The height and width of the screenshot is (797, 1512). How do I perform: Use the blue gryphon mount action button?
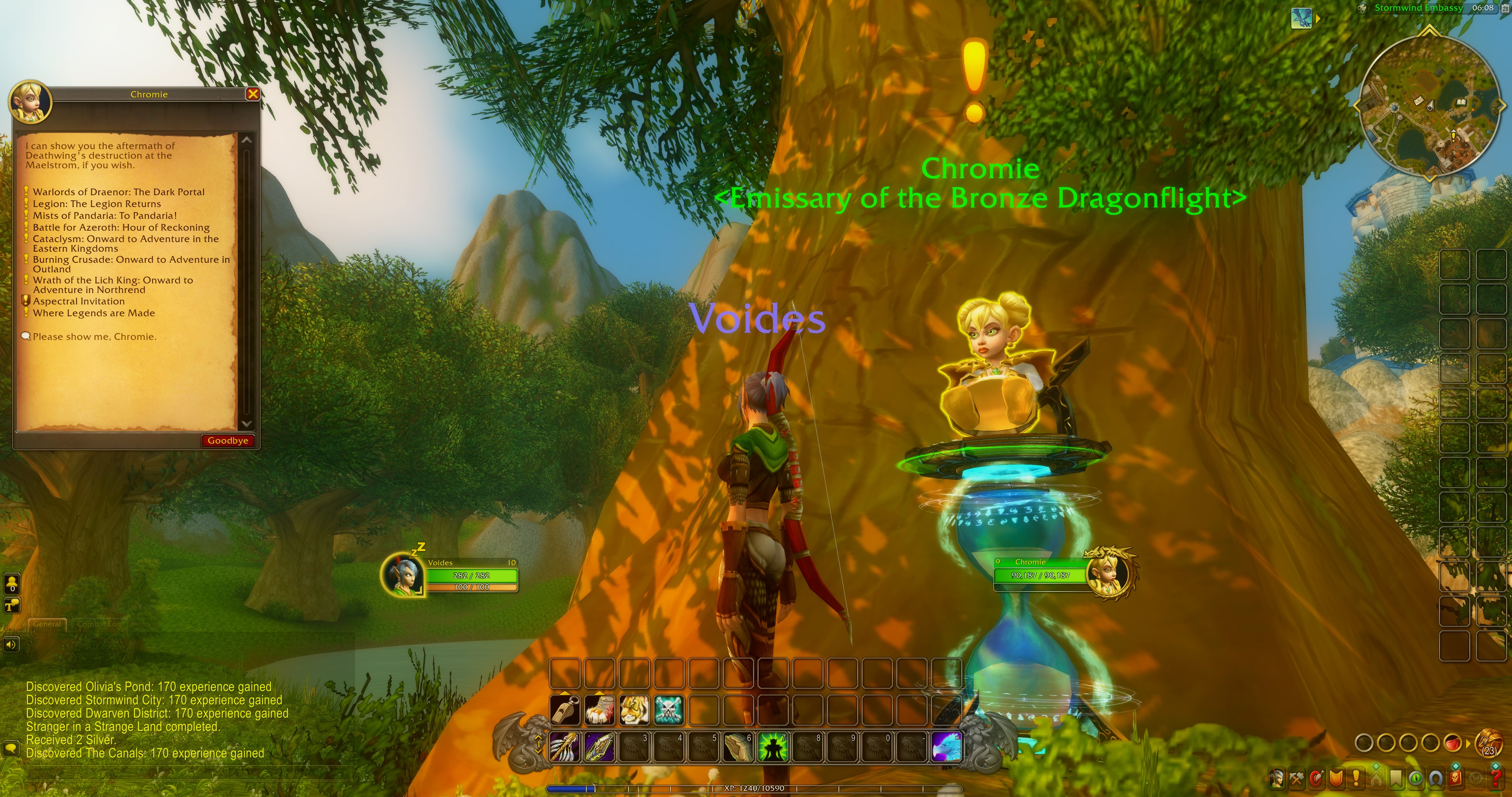946,747
